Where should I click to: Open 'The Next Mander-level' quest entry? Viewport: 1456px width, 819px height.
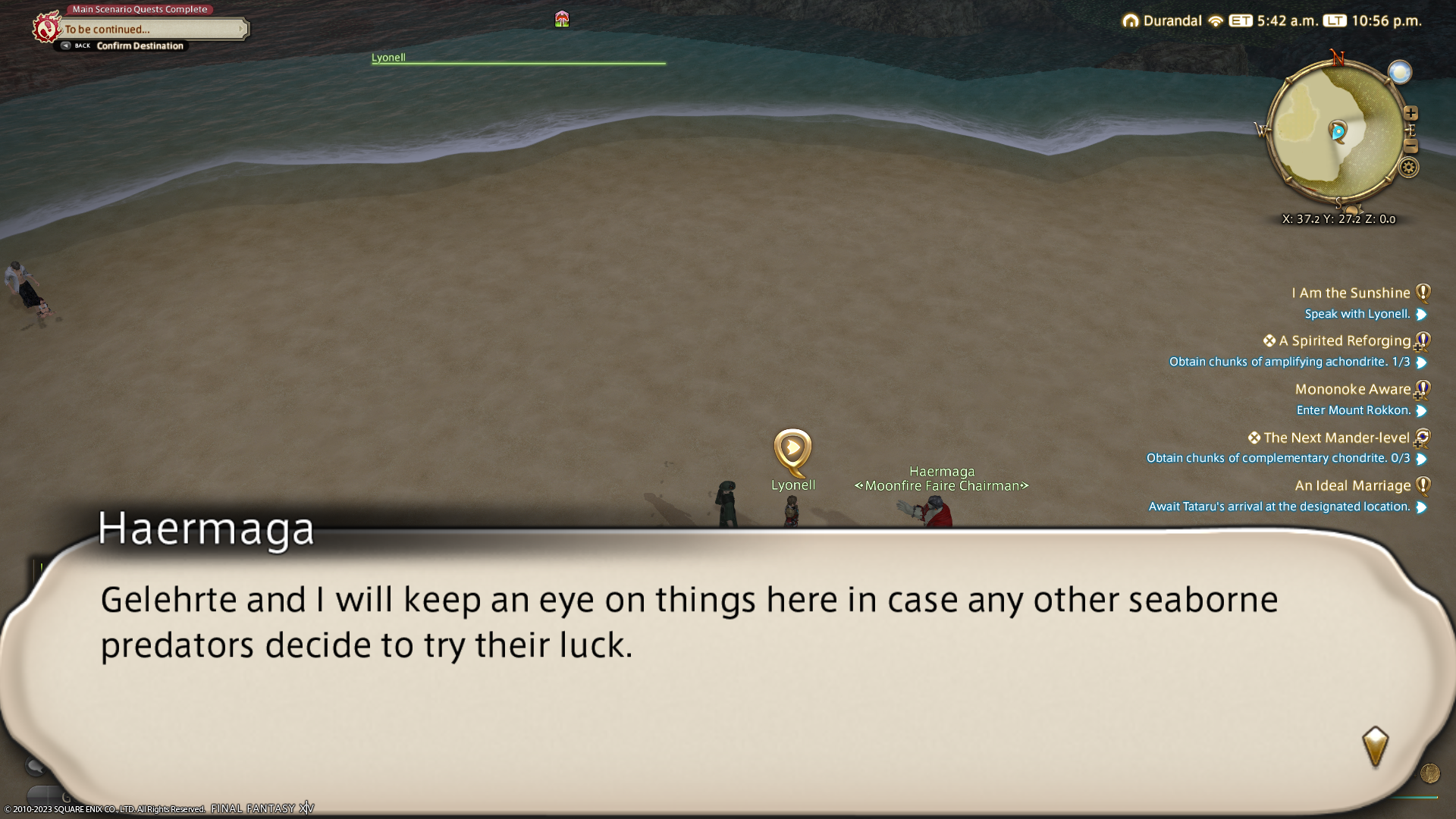pos(1335,438)
